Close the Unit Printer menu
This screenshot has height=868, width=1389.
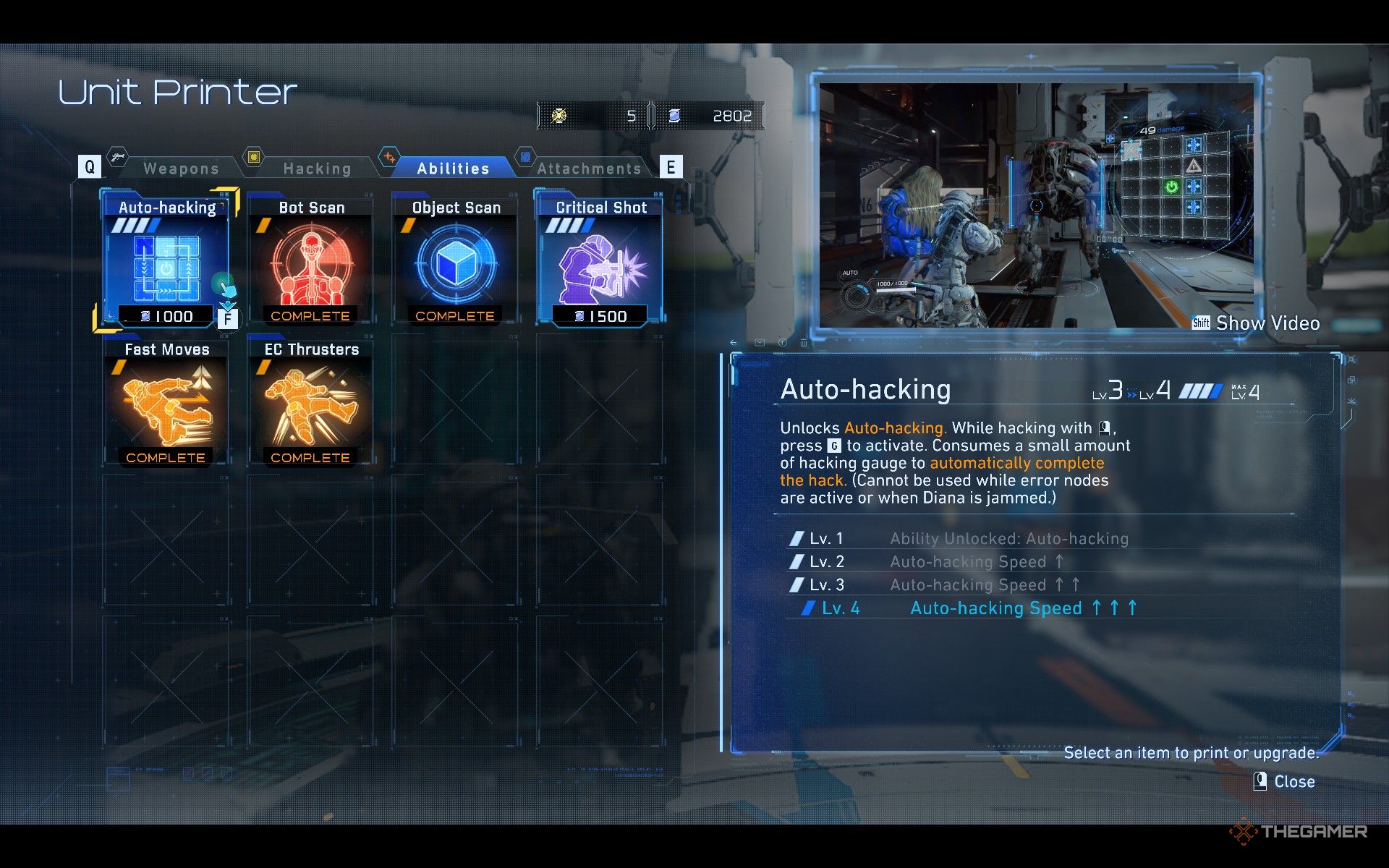point(1285,782)
